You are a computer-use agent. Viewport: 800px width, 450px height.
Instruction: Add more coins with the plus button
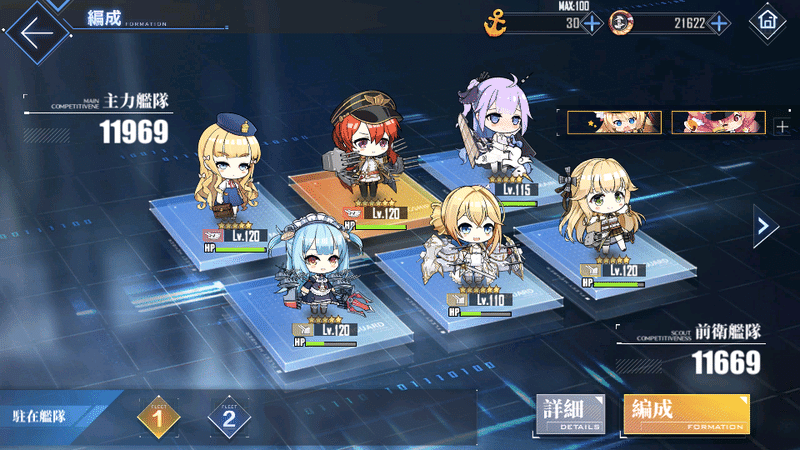[719, 22]
